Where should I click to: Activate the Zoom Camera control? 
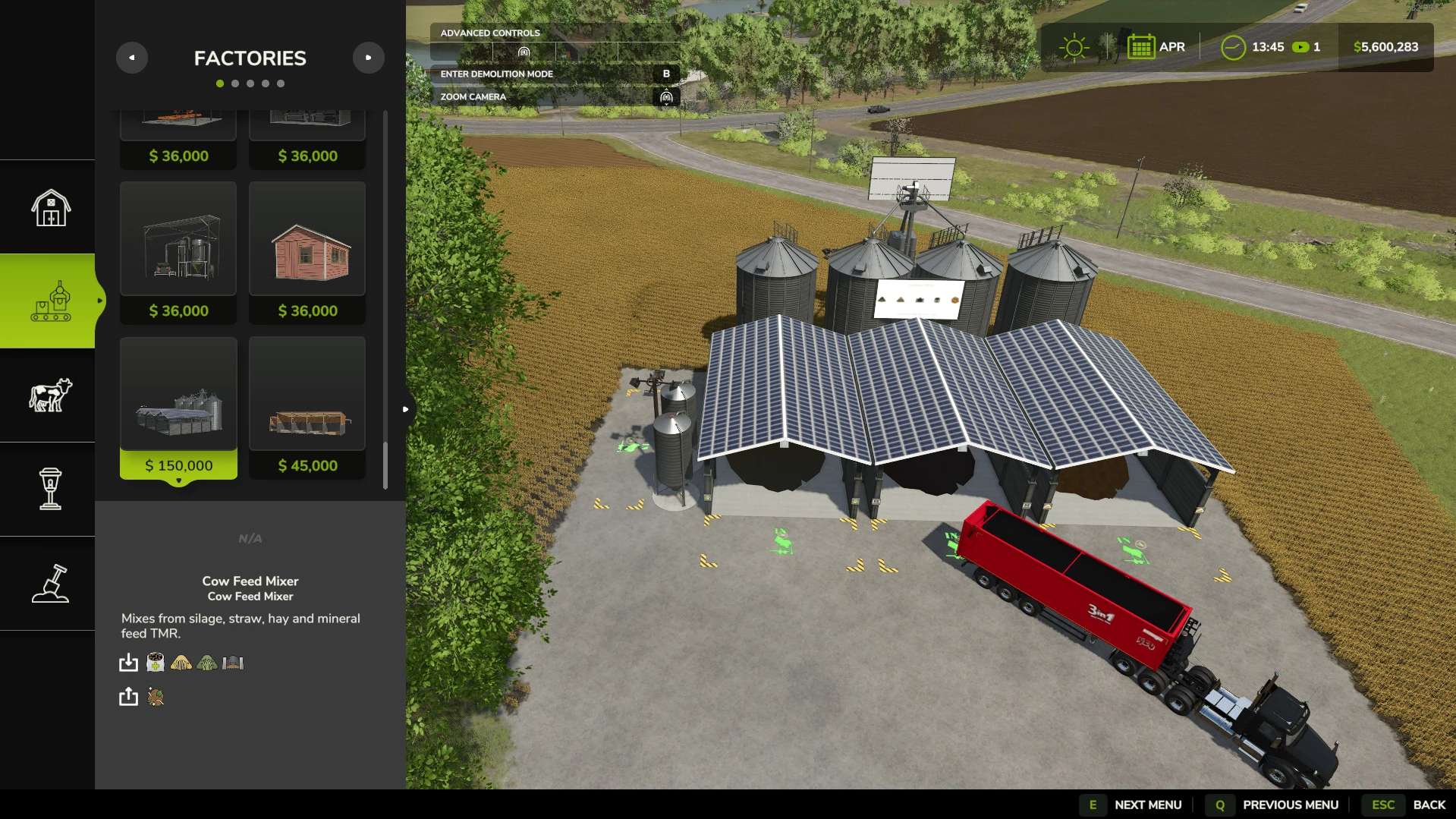coord(555,97)
